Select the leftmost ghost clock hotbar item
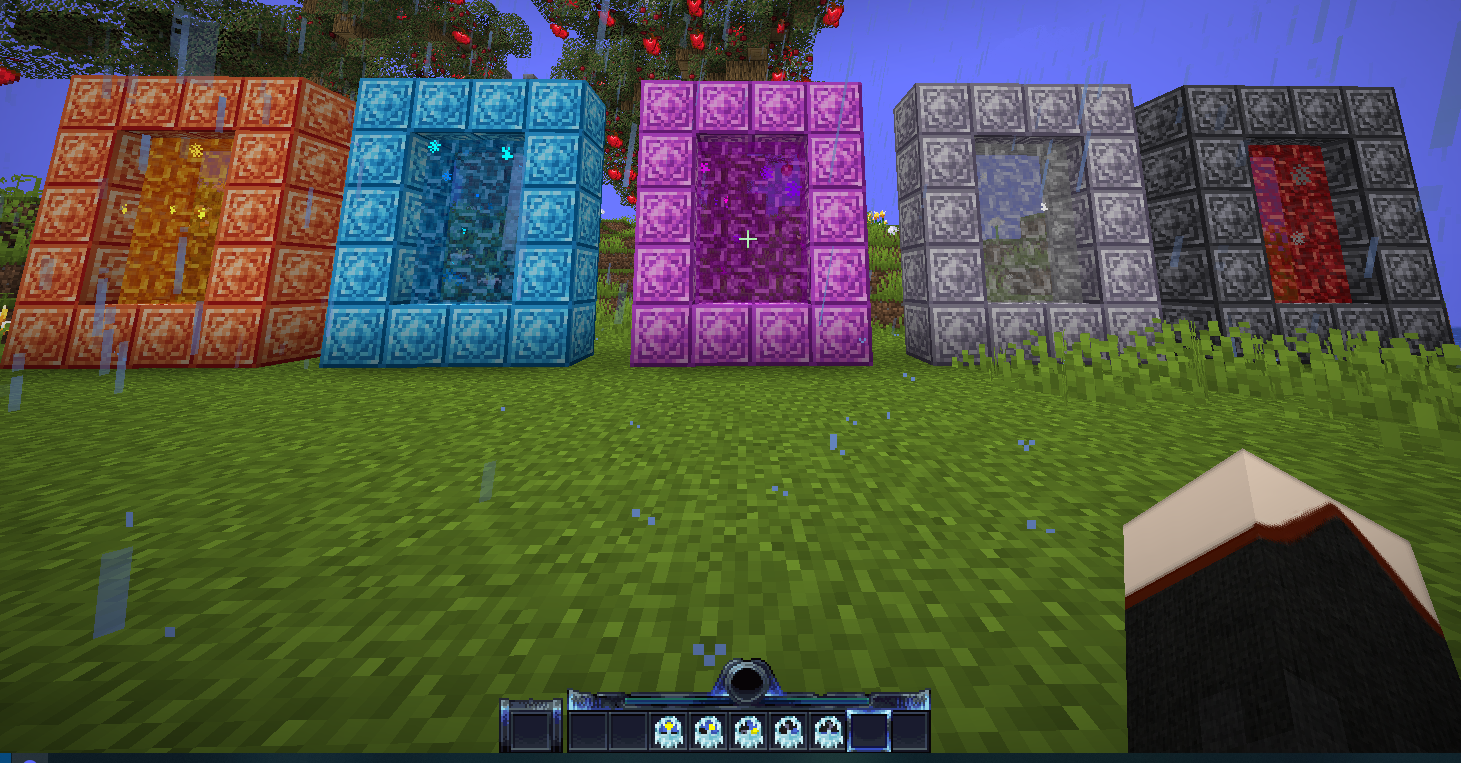 point(668,731)
